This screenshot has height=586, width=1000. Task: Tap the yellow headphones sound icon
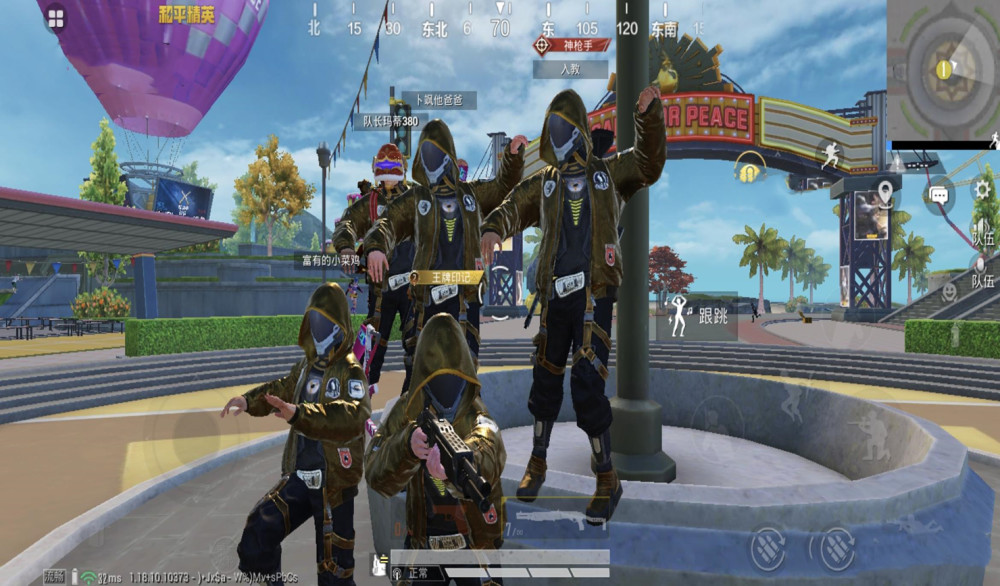click(748, 168)
